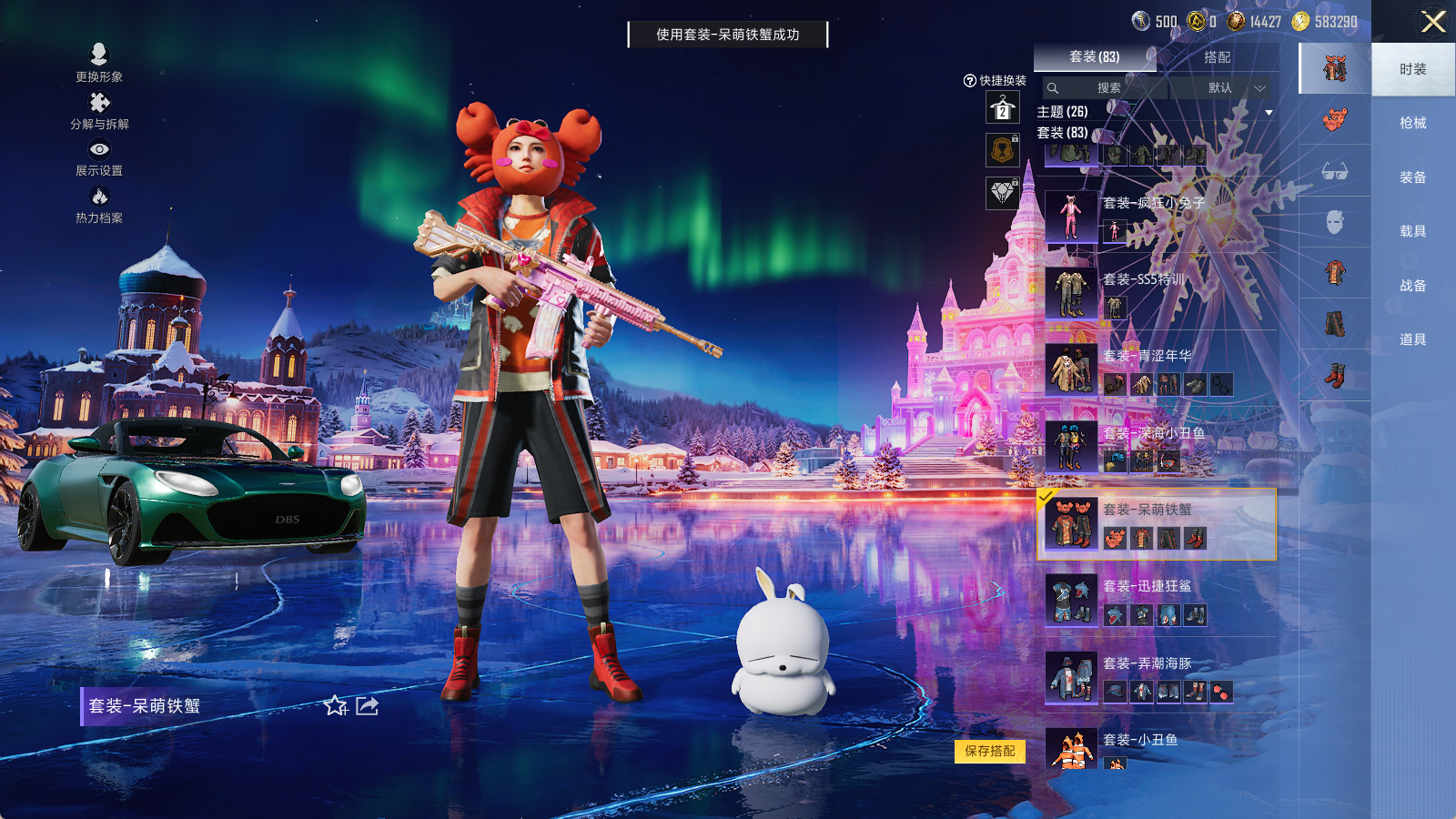This screenshot has width=1456, height=819.
Task: Open 分解与拆解 dismantle option
Action: [x=99, y=111]
